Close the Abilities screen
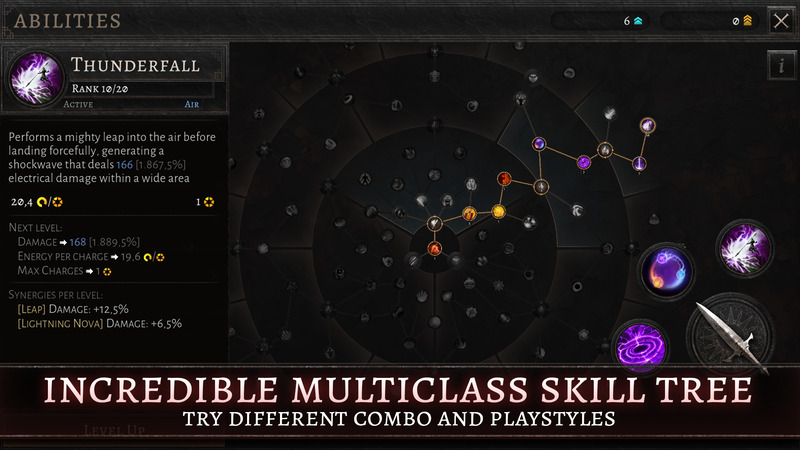Screen dimensions: 800x450 pyautogui.click(x=780, y=20)
